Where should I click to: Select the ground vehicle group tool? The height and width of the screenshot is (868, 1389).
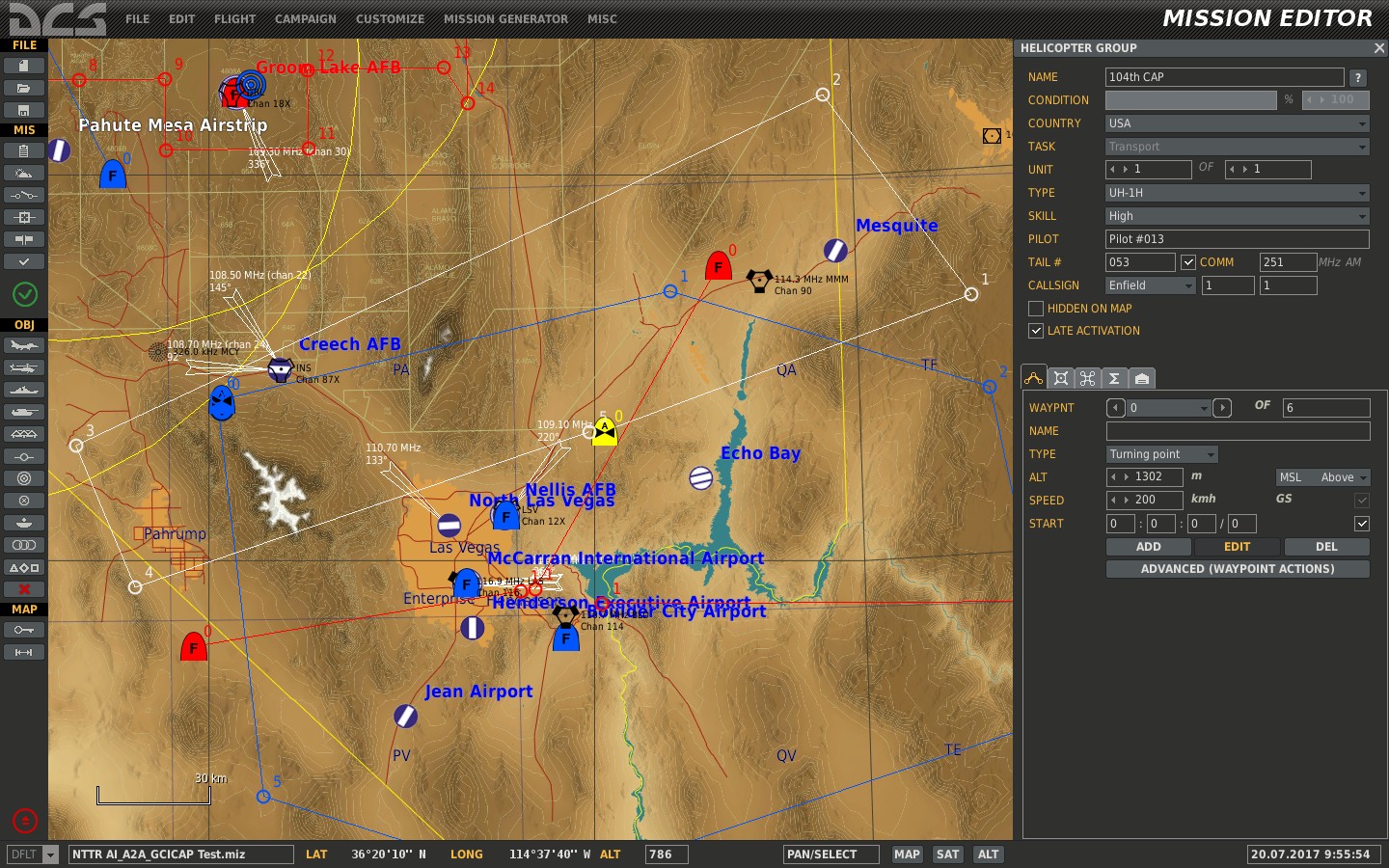pos(23,412)
